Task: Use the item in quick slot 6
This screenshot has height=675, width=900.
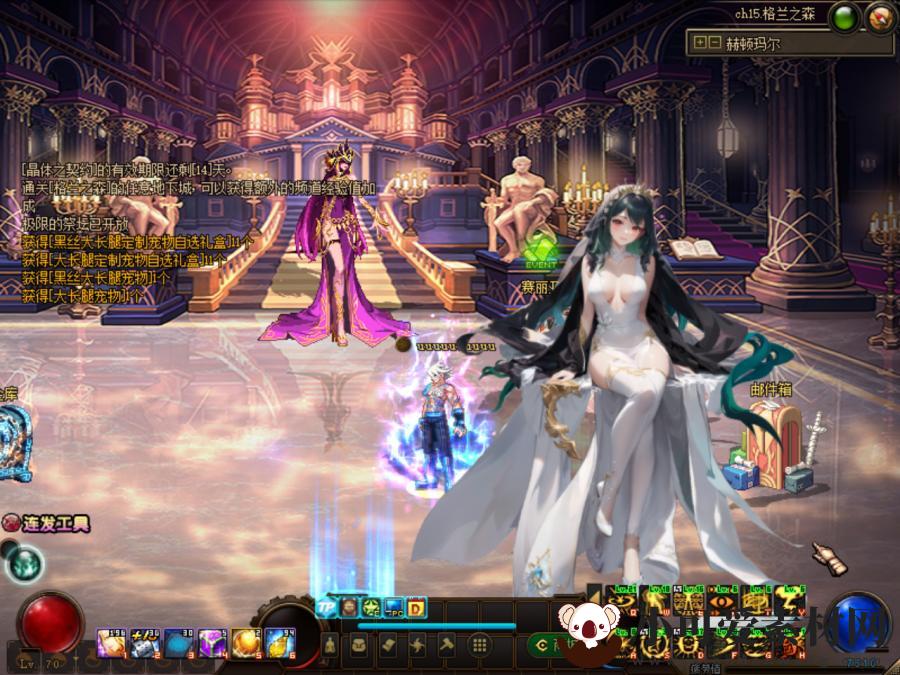Action: (x=279, y=644)
